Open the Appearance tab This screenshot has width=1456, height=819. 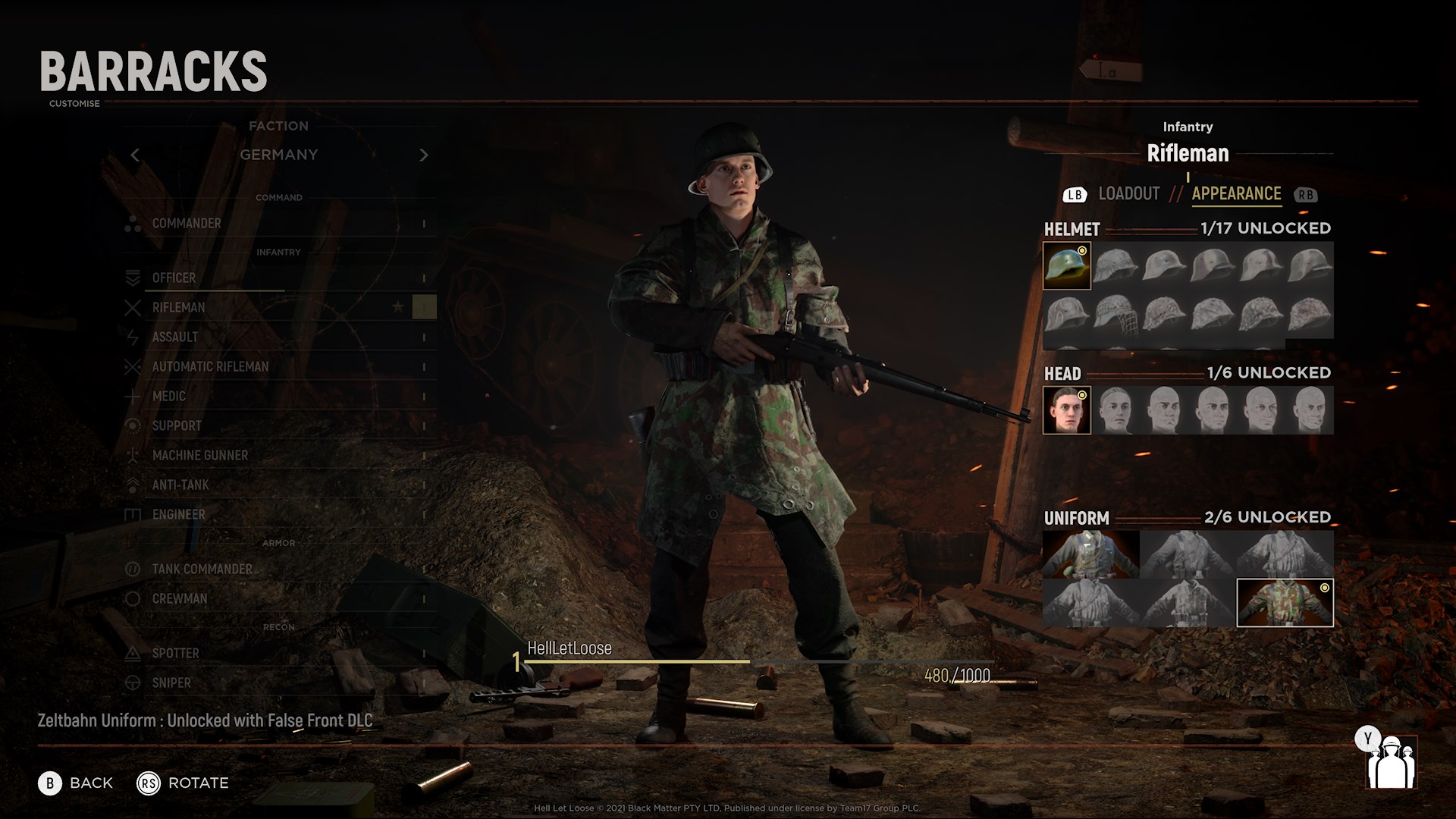(1236, 194)
